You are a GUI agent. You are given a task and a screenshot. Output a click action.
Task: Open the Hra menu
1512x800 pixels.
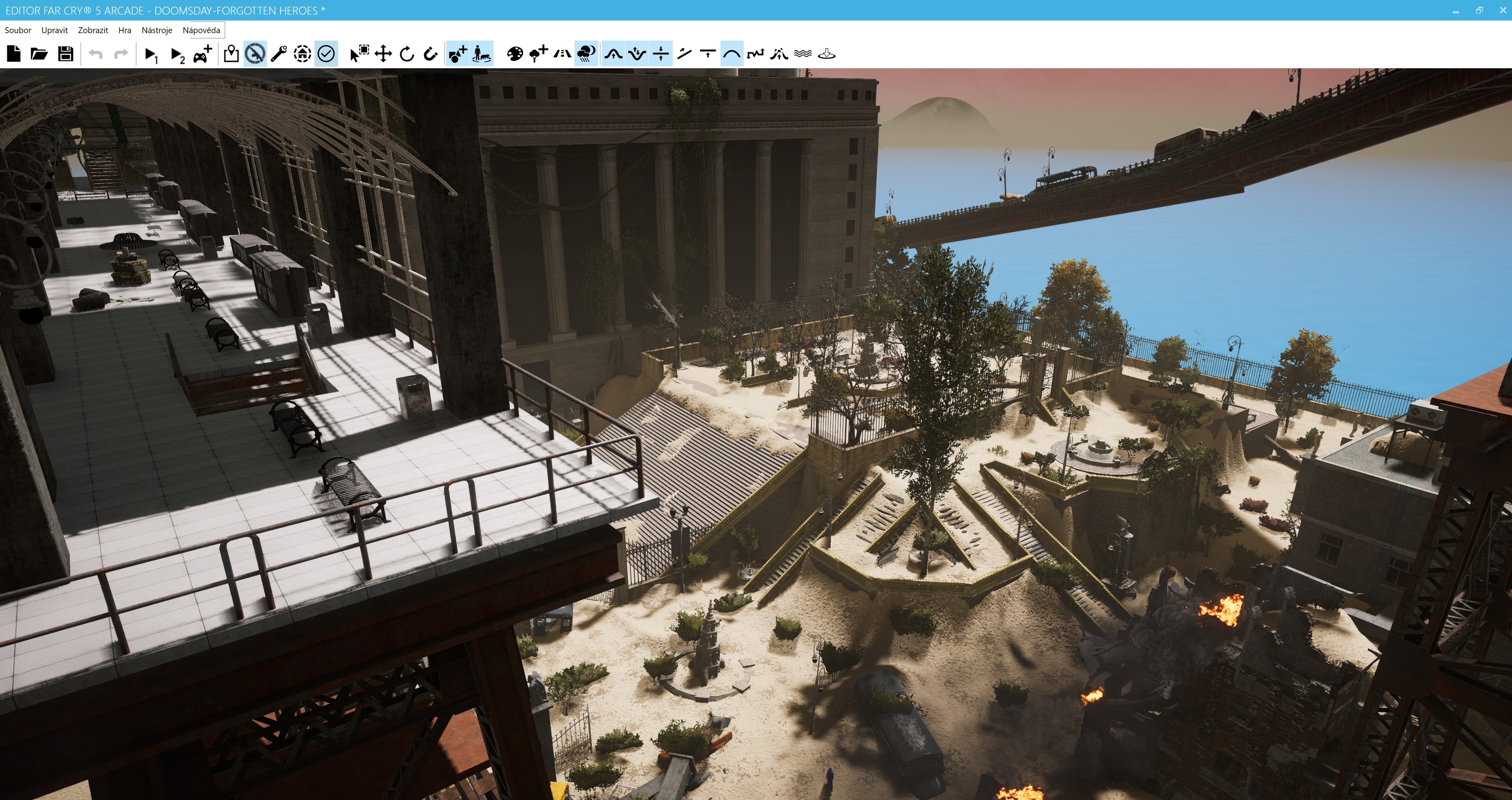[124, 30]
